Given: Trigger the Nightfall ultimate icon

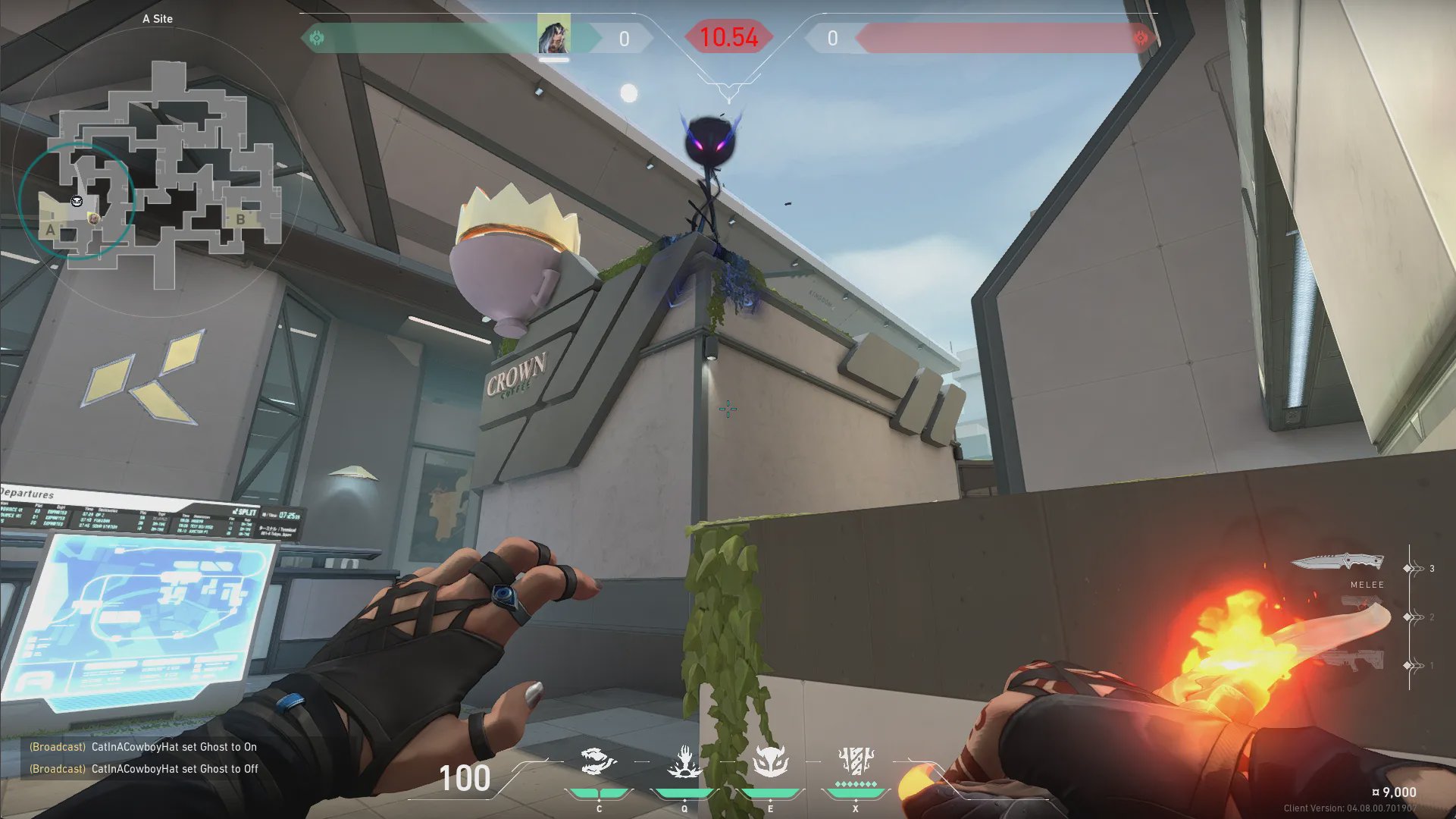Looking at the screenshot, I should 856,761.
